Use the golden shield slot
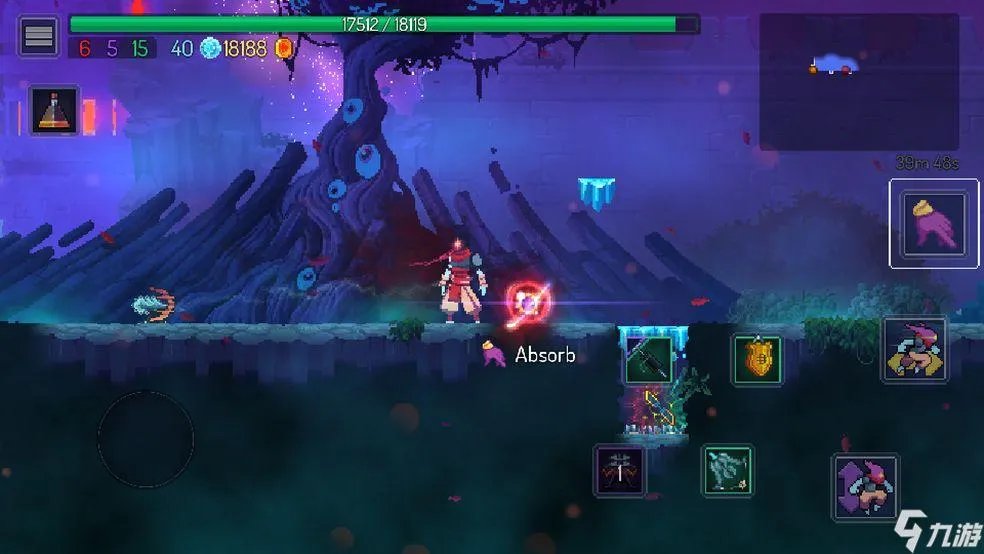 [x=757, y=360]
